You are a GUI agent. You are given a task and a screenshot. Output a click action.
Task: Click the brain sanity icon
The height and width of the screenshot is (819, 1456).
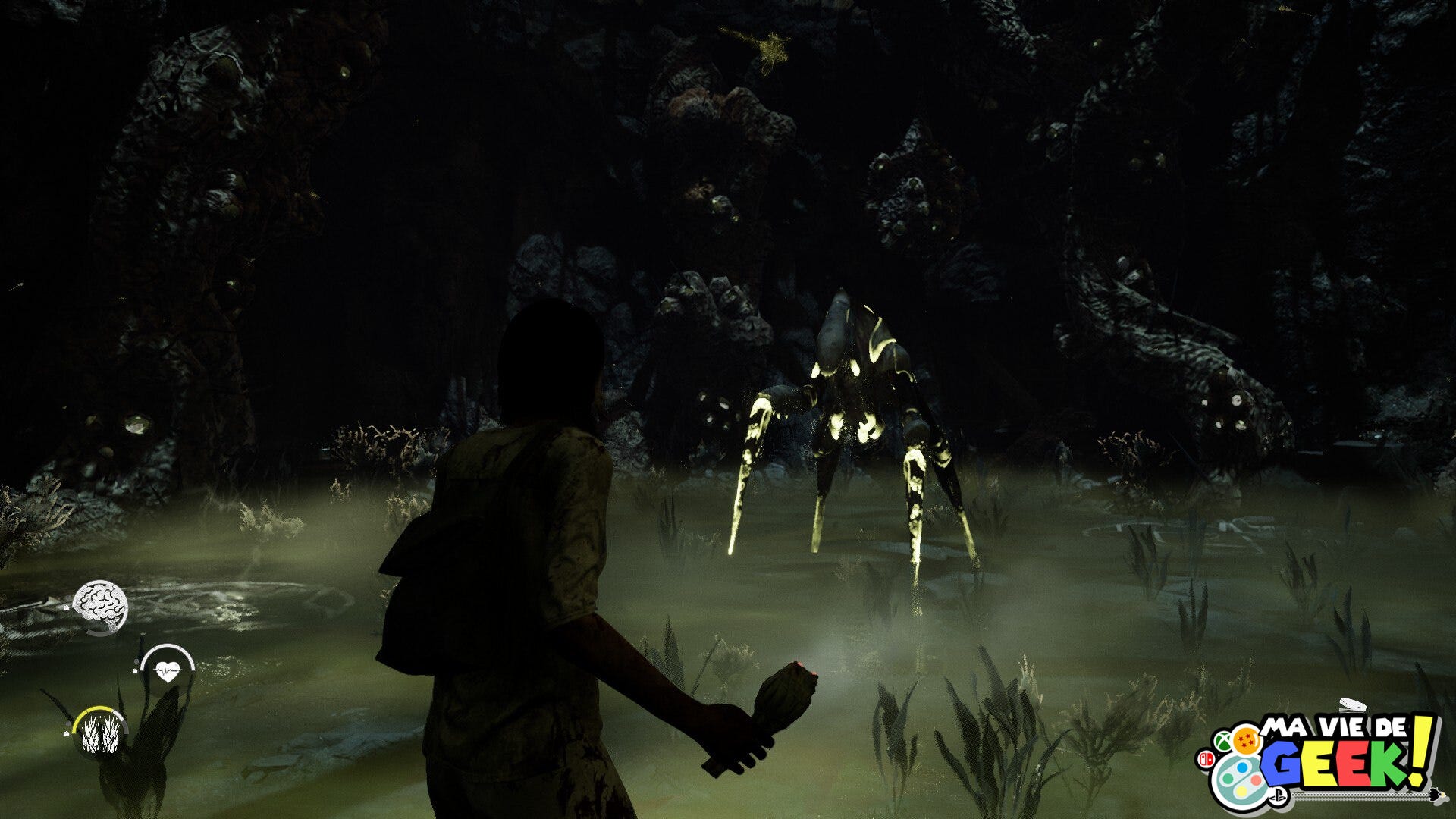pos(100,605)
